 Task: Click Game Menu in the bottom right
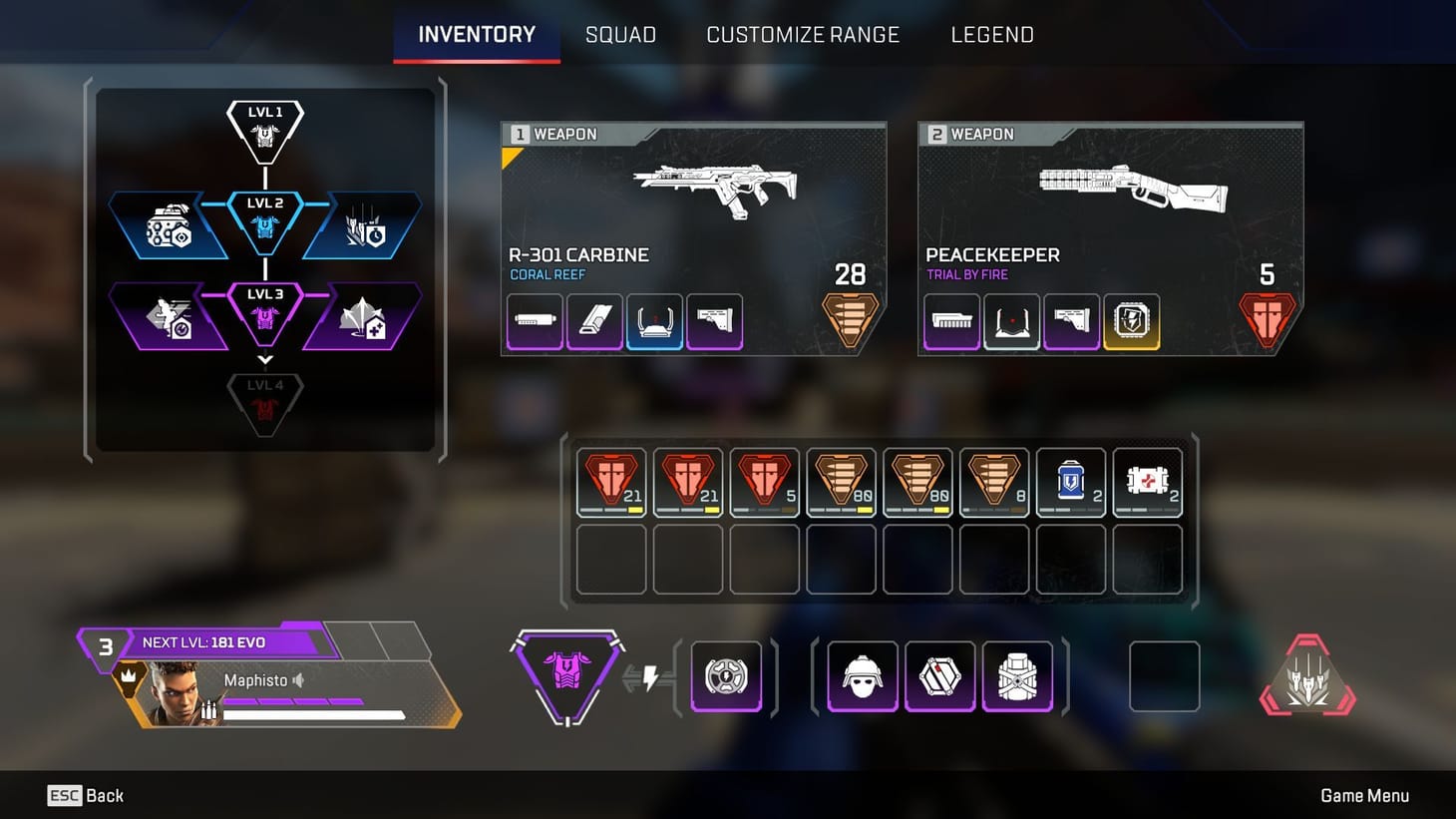coord(1365,795)
